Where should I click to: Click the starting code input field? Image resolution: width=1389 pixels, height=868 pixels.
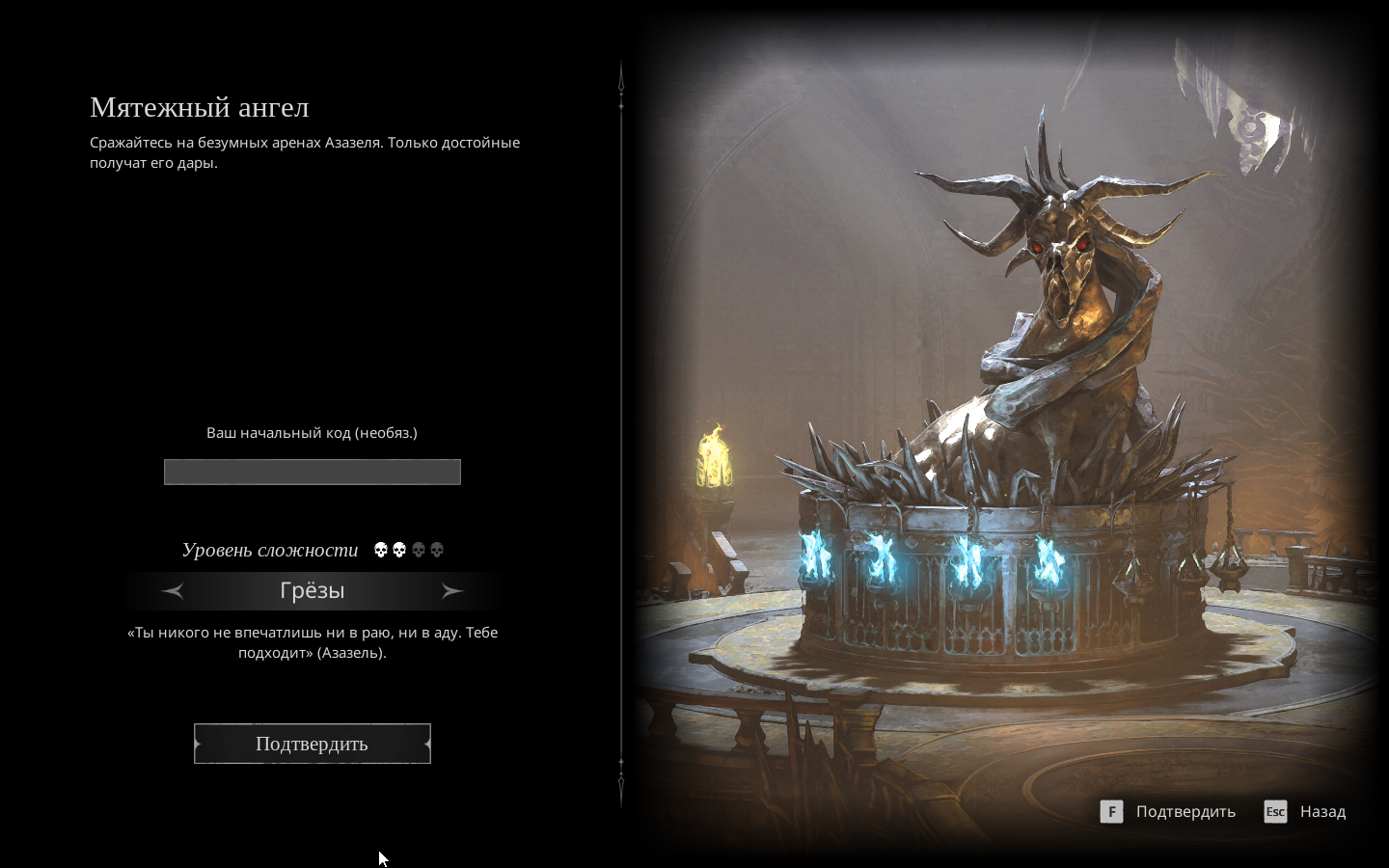pos(312,472)
